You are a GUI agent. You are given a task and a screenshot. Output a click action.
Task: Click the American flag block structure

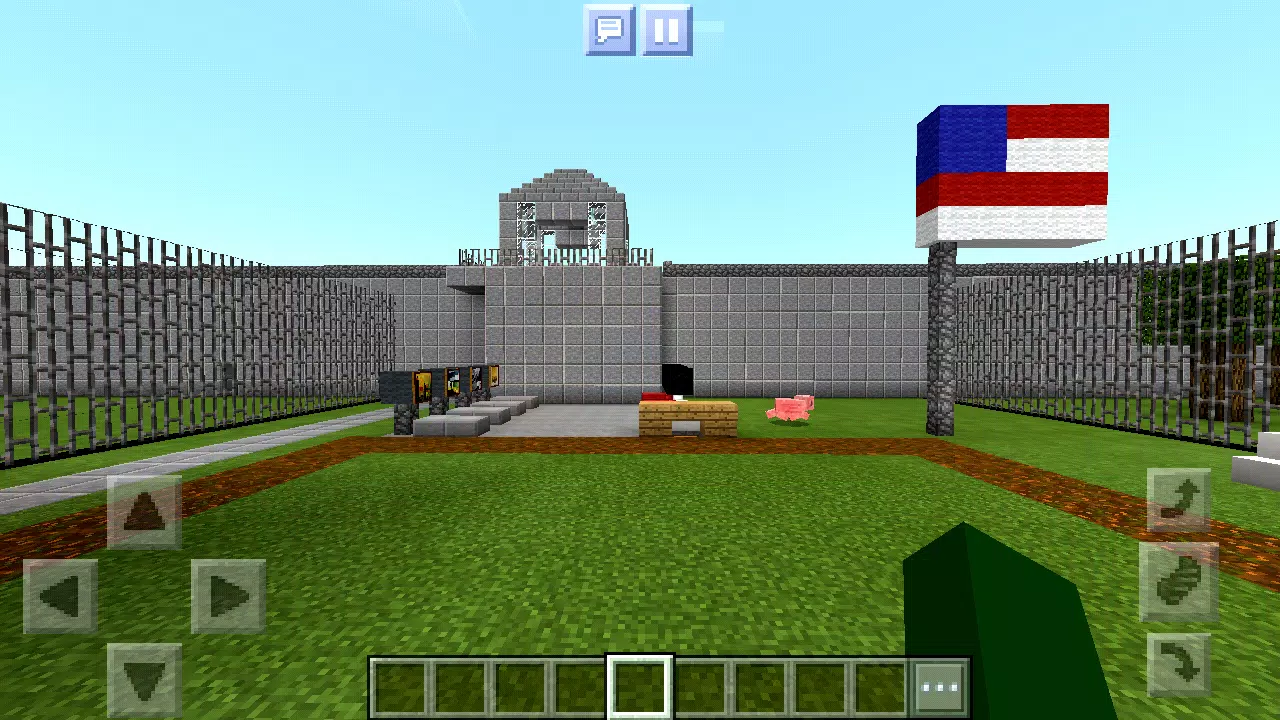1010,170
